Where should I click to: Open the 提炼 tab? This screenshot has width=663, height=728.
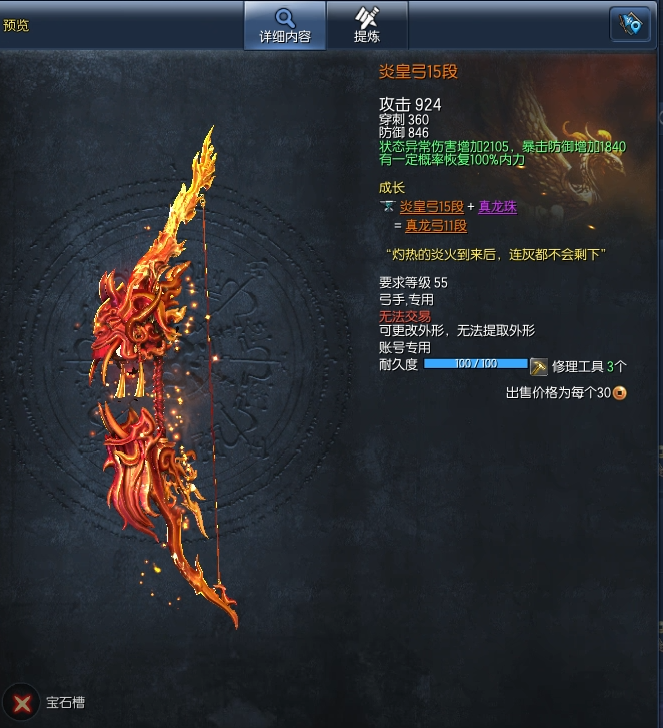(367, 25)
